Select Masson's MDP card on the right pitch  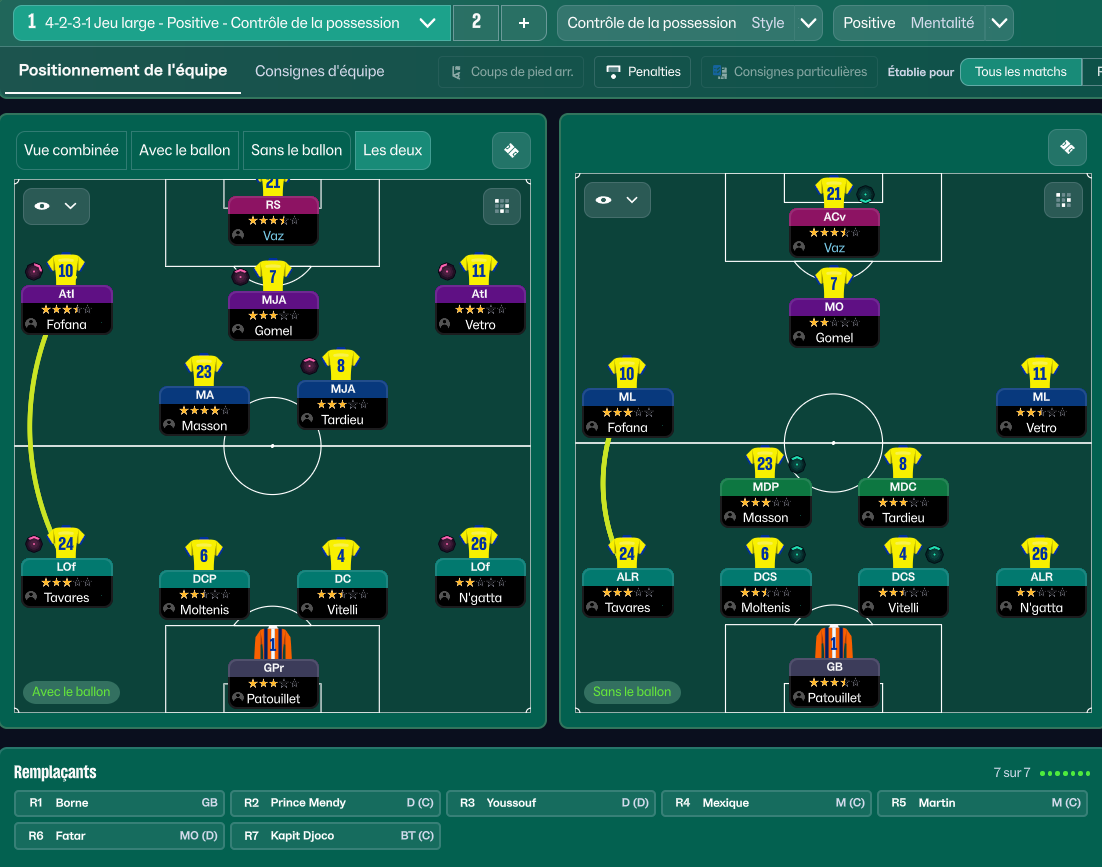[x=765, y=503]
